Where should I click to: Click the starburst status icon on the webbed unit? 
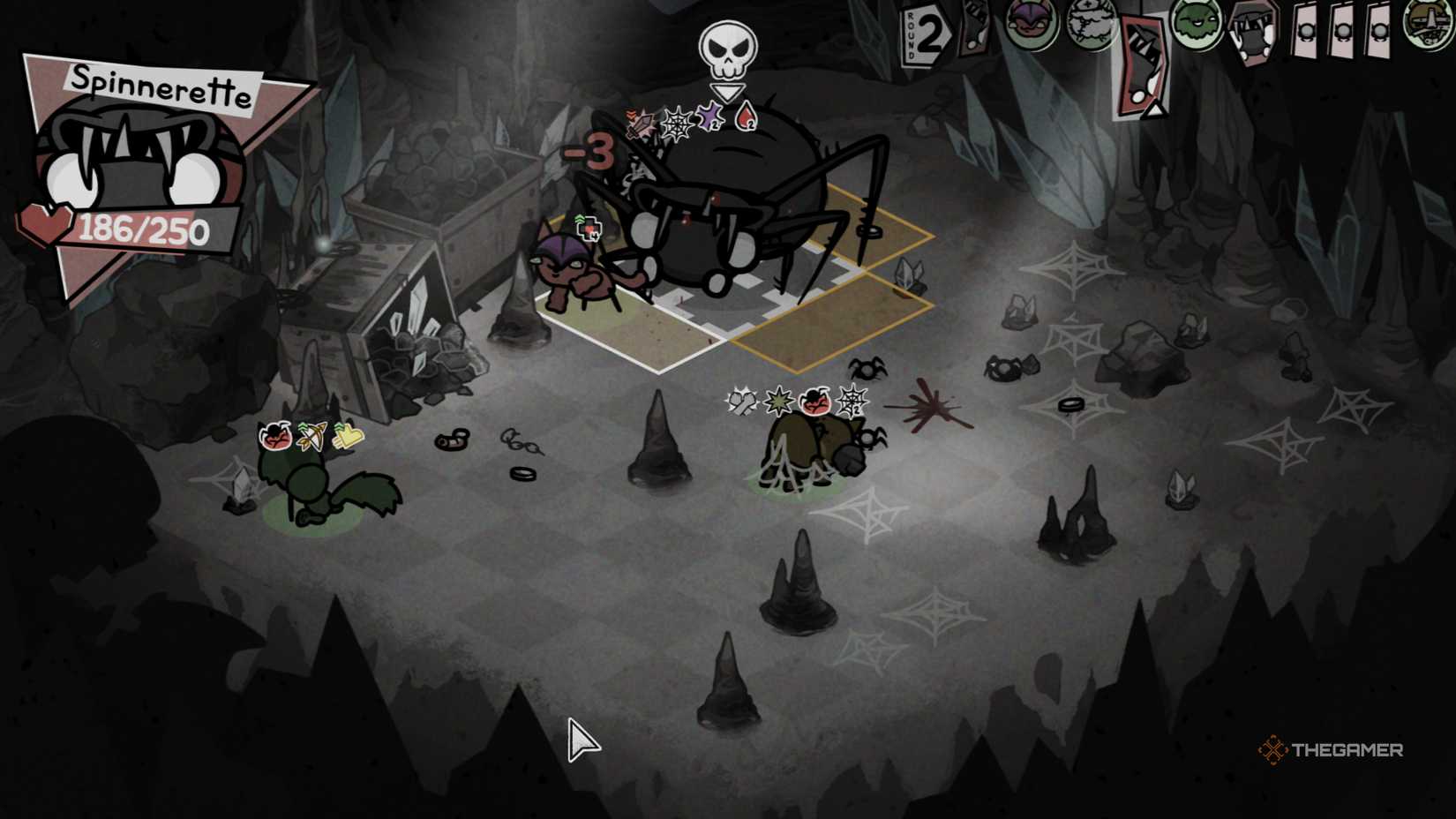778,401
